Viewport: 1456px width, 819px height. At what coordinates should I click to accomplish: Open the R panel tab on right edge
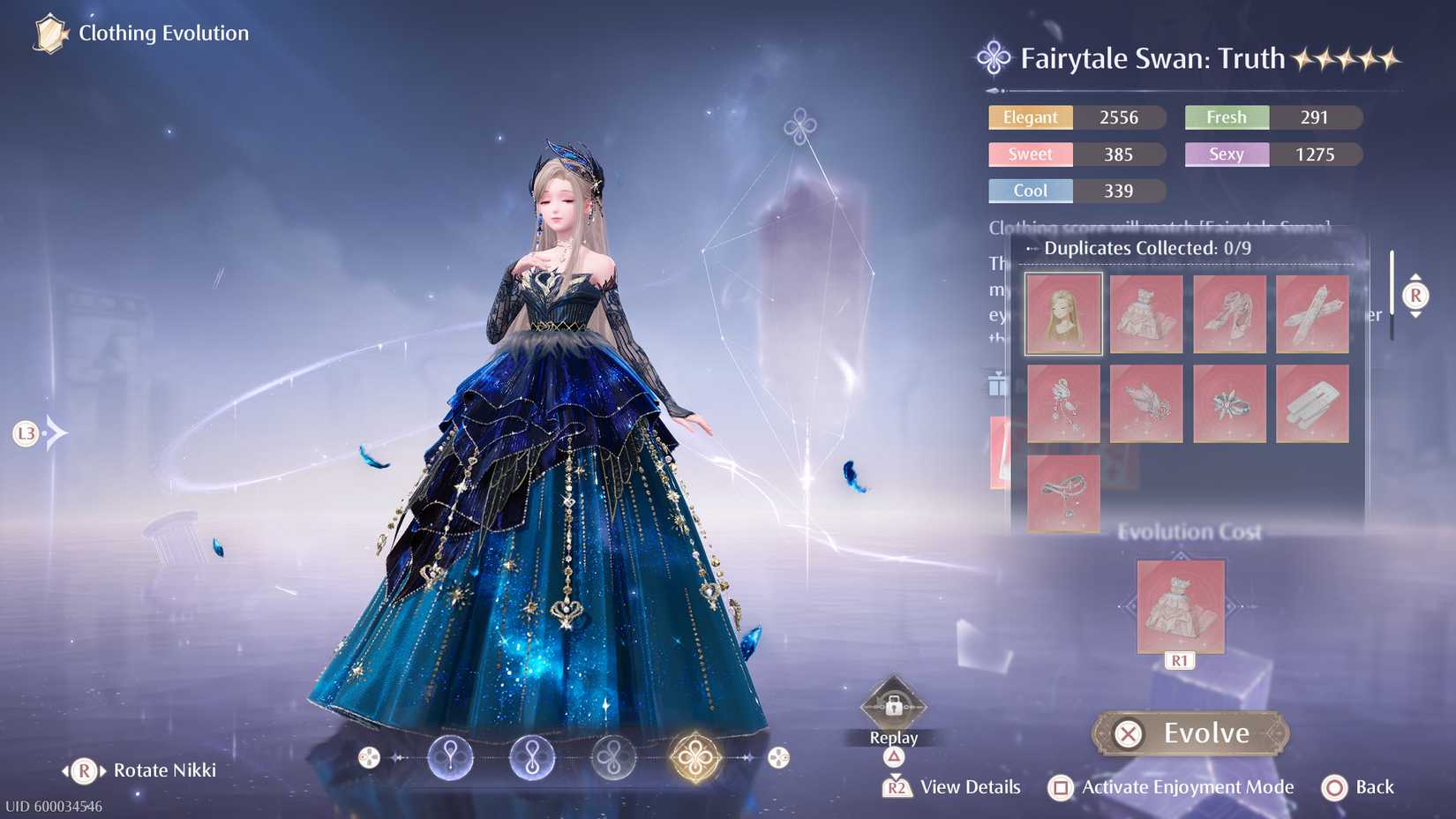(x=1415, y=297)
